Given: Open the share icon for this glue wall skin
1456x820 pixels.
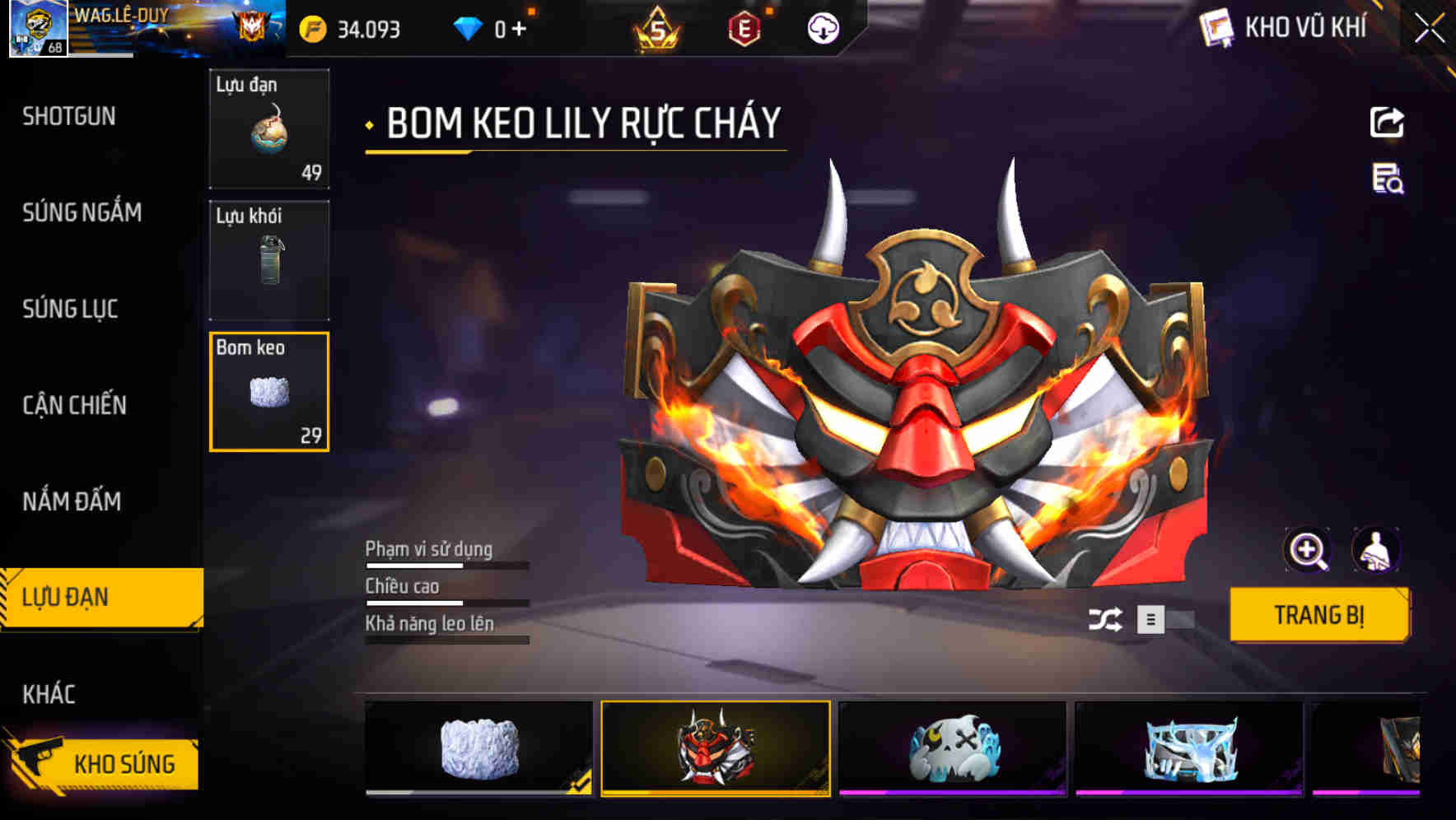Looking at the screenshot, I should [1388, 122].
